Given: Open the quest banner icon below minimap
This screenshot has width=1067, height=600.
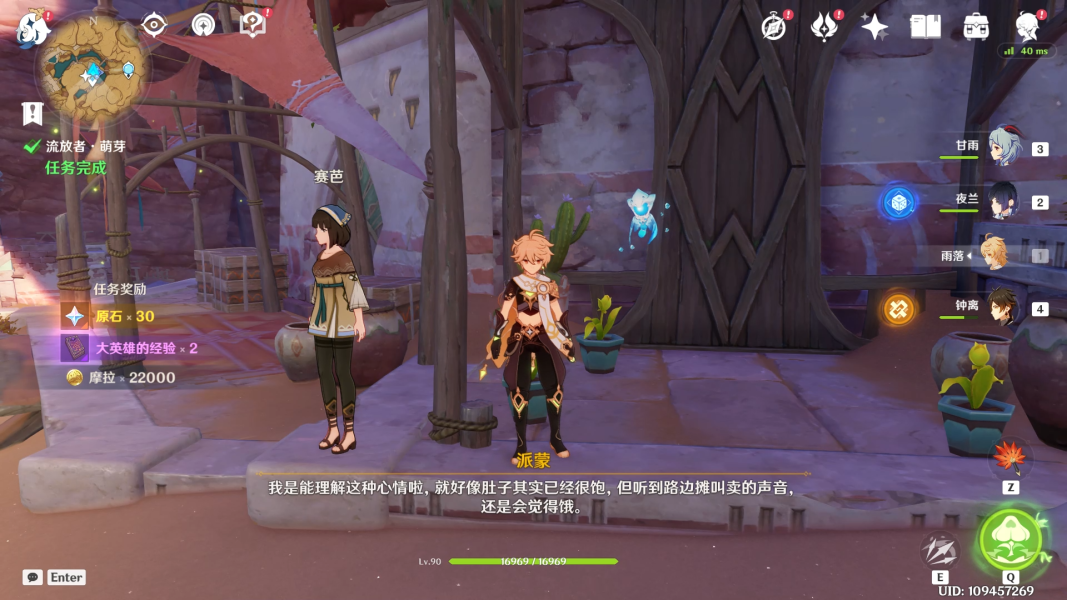Looking at the screenshot, I should [x=33, y=113].
